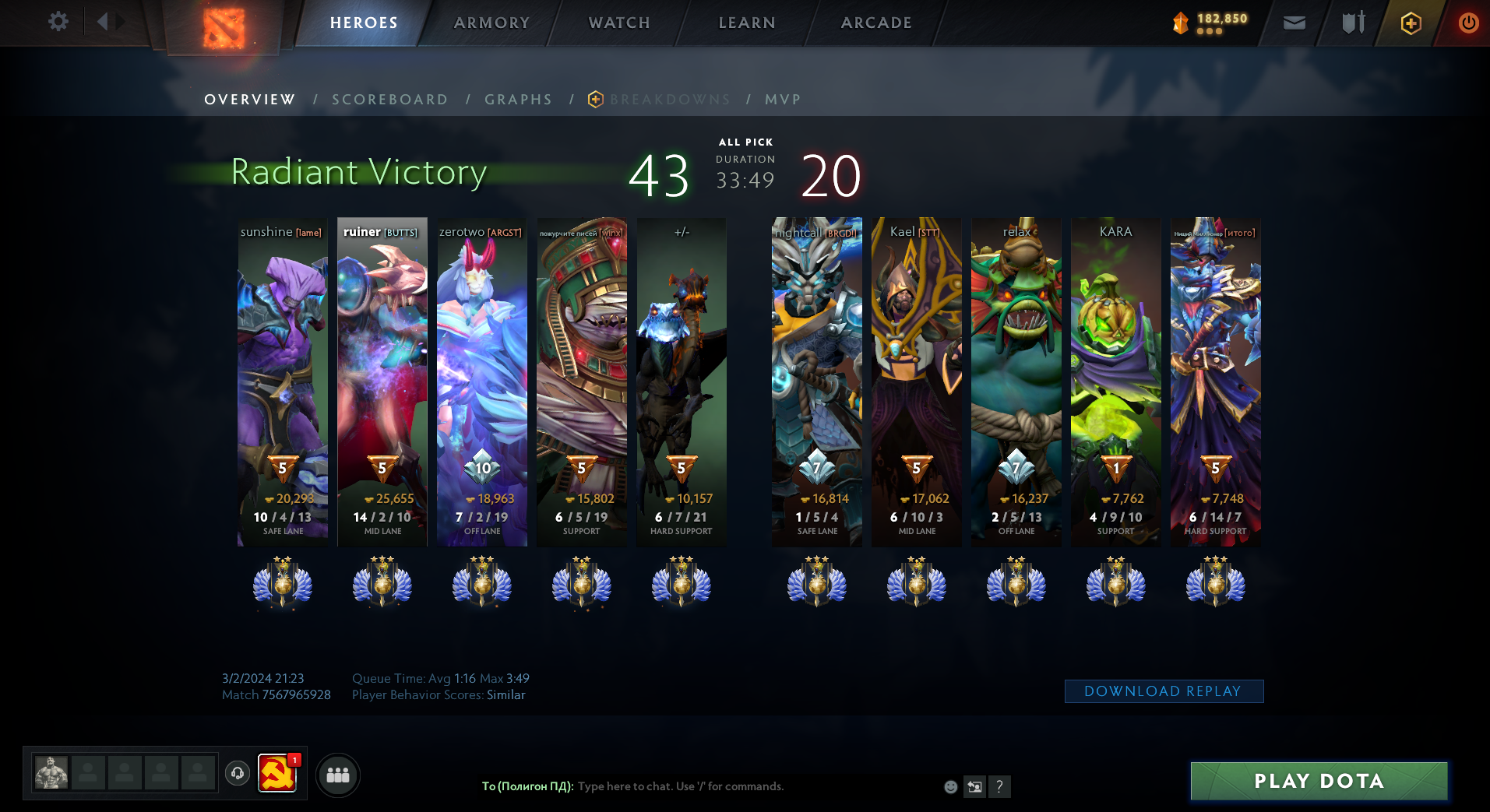Go to the Watch section
This screenshot has height=812, width=1490.
coord(619,23)
